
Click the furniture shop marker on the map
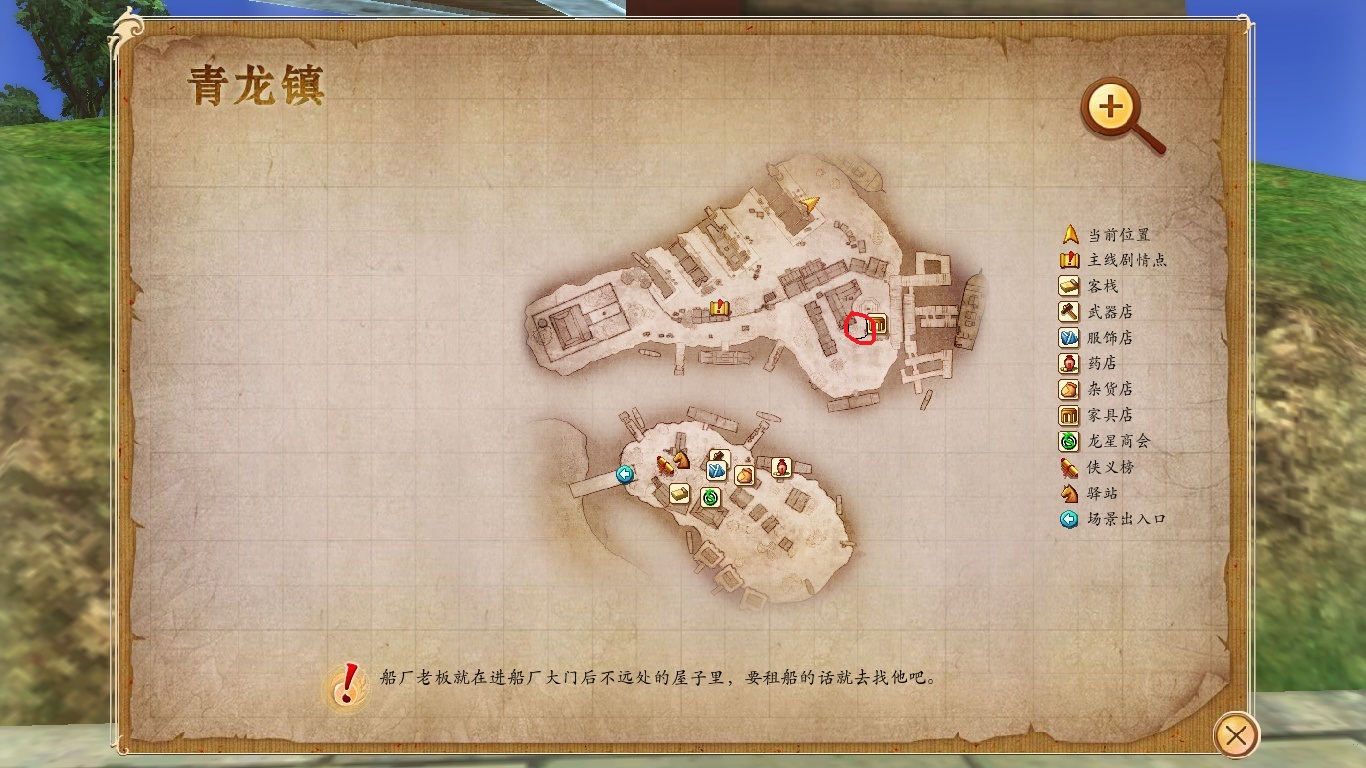[877, 324]
